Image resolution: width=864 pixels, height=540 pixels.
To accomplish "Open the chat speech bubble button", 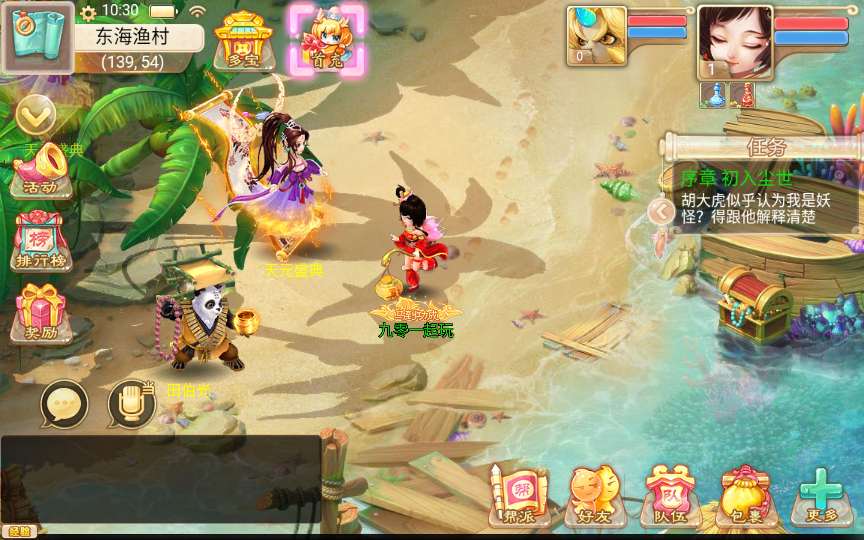I will [x=64, y=404].
